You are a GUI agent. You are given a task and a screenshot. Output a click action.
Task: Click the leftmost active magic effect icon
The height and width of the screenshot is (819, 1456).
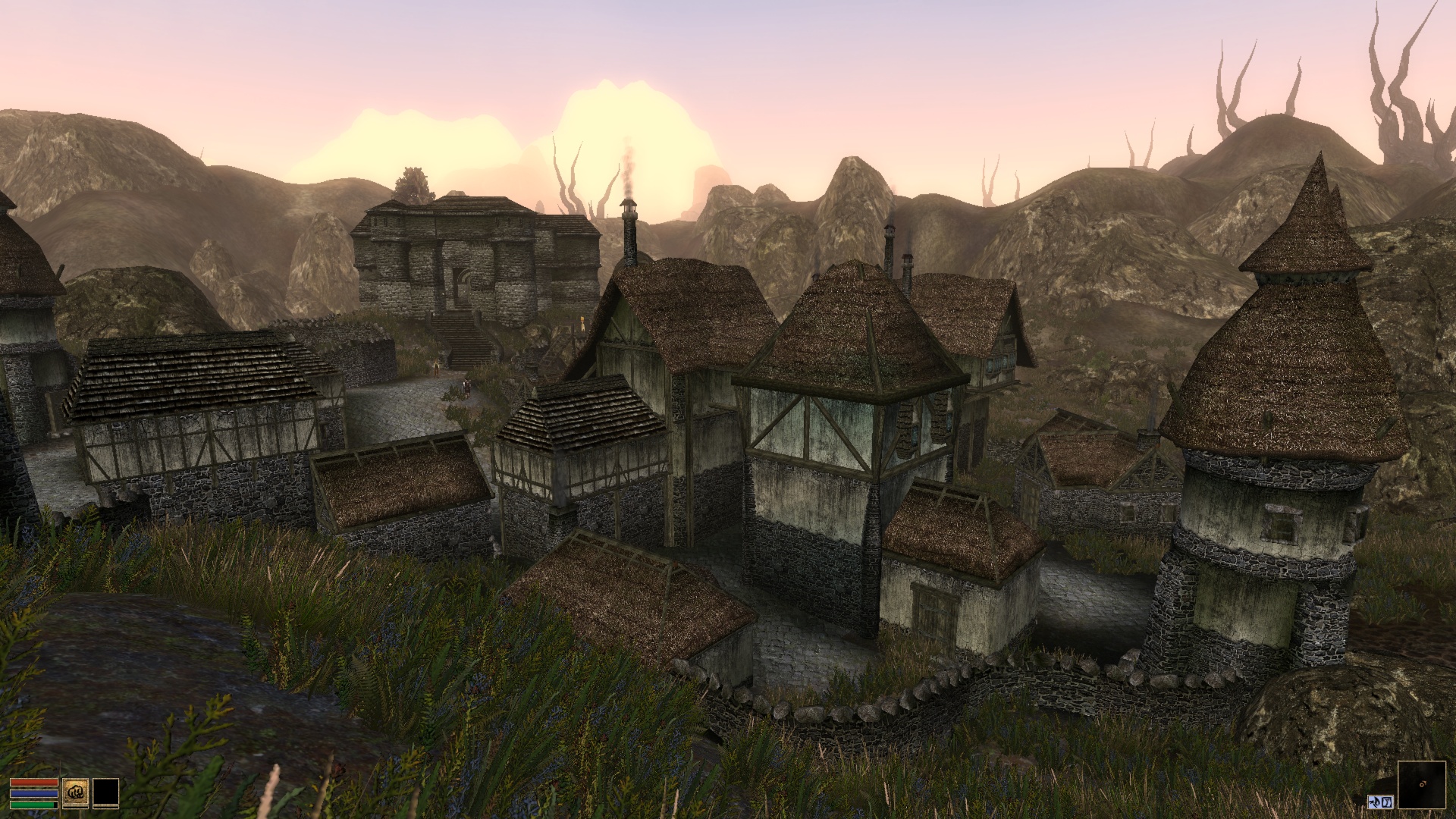pos(1375,802)
